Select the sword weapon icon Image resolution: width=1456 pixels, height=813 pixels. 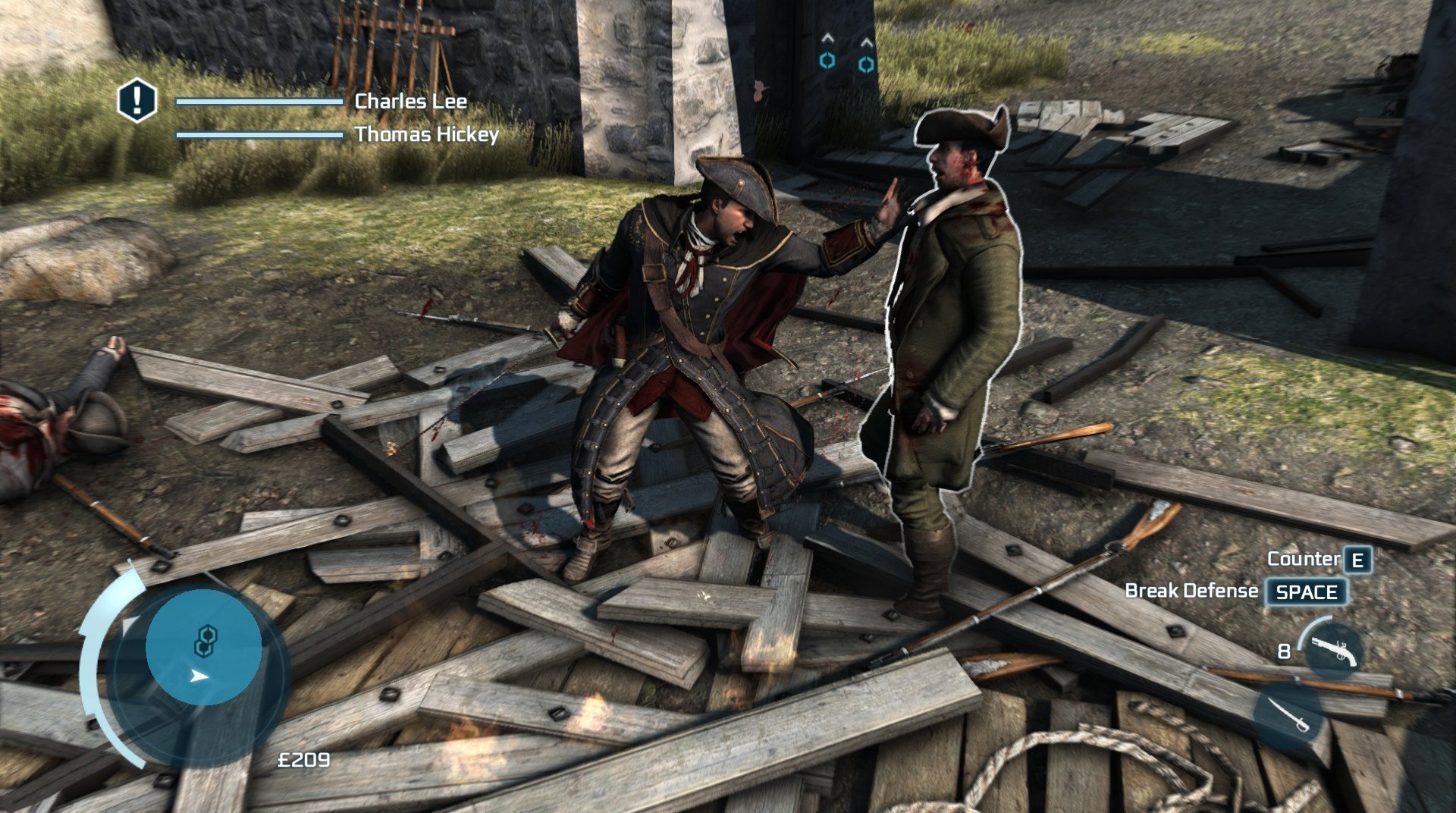[1288, 715]
